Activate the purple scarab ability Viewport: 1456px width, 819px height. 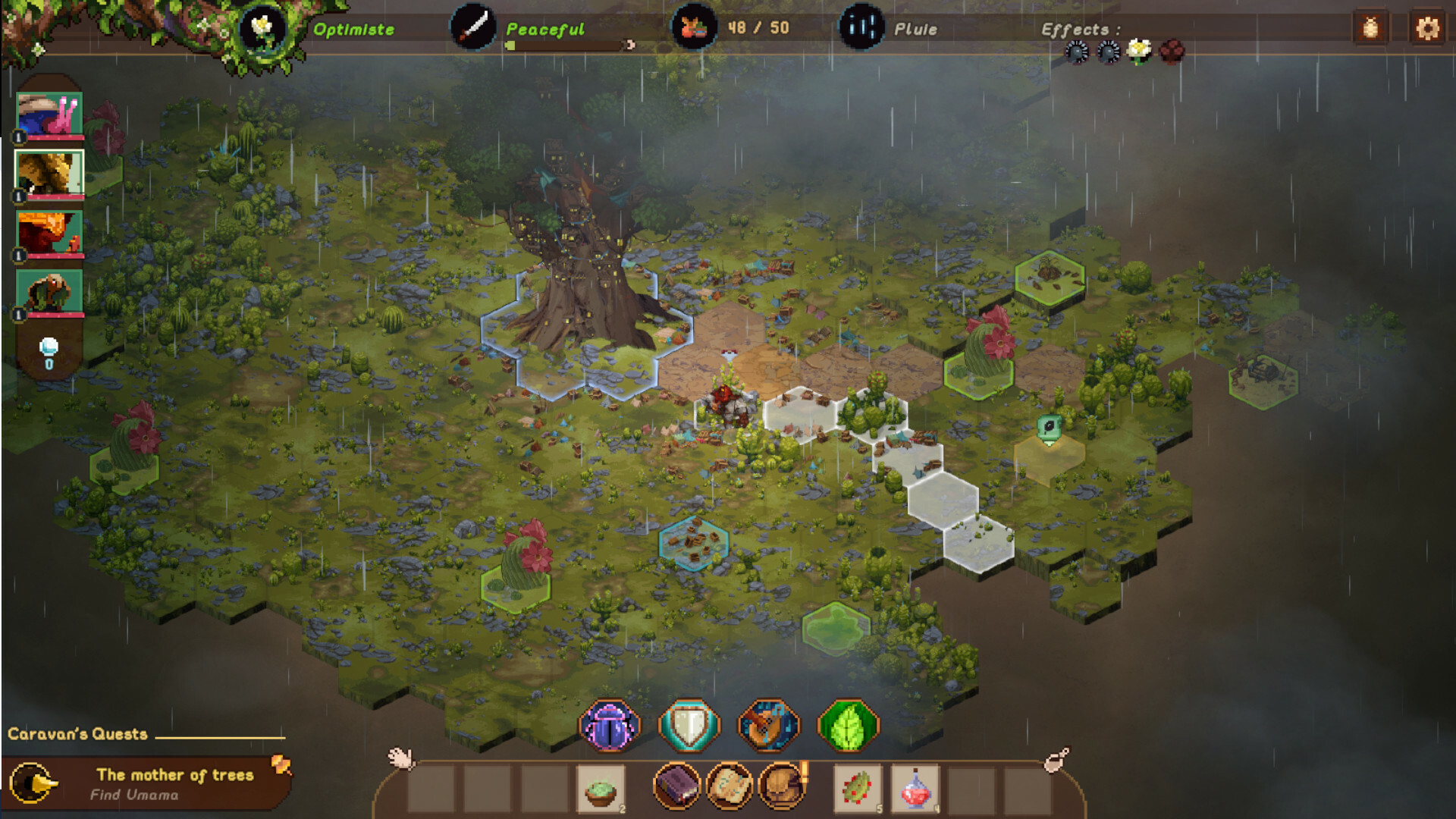609,726
